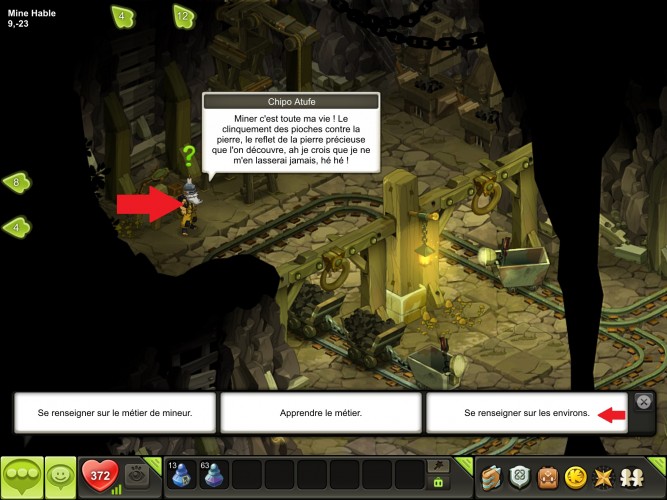Choose "Se renseigner sur le métier de mineur"

point(115,412)
